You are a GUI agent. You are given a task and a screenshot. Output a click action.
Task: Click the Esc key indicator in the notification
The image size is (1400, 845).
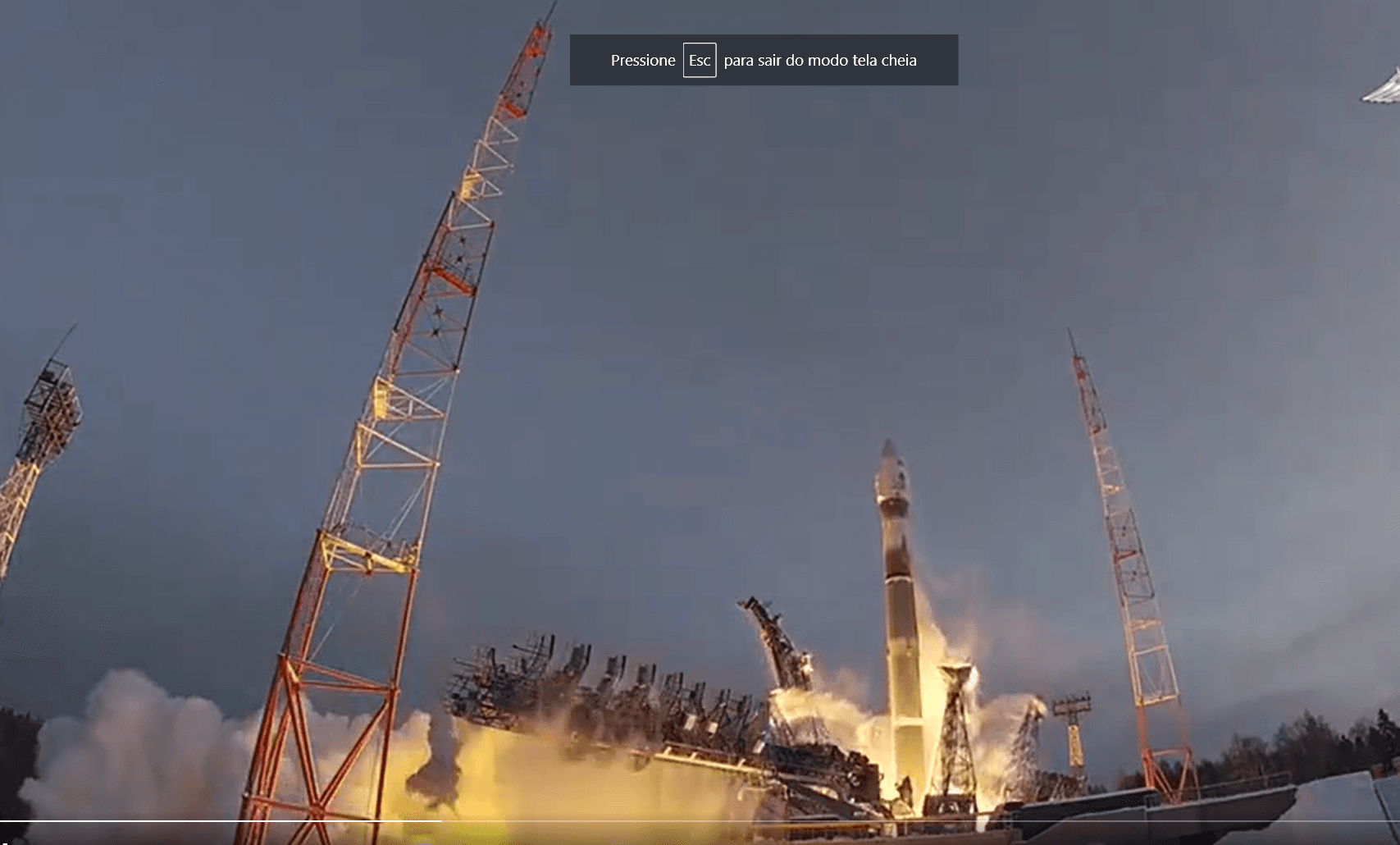click(699, 60)
